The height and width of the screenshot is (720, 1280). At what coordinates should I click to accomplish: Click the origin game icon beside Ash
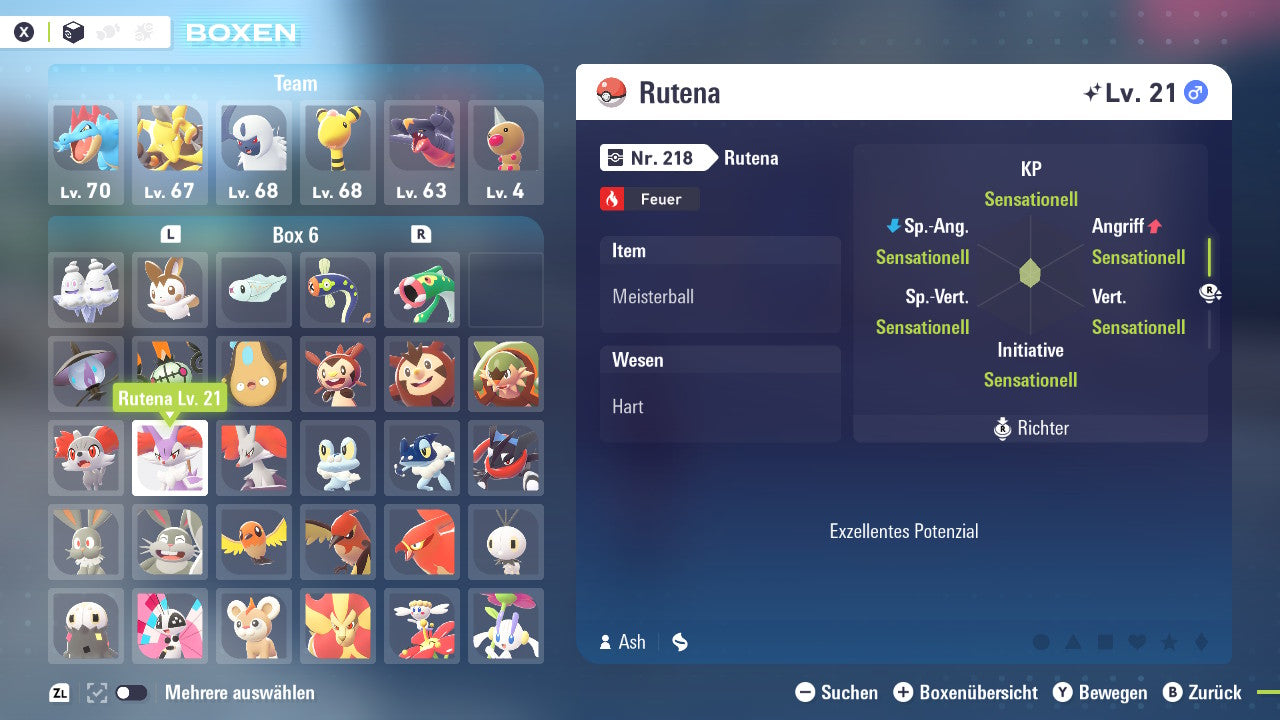[679, 643]
